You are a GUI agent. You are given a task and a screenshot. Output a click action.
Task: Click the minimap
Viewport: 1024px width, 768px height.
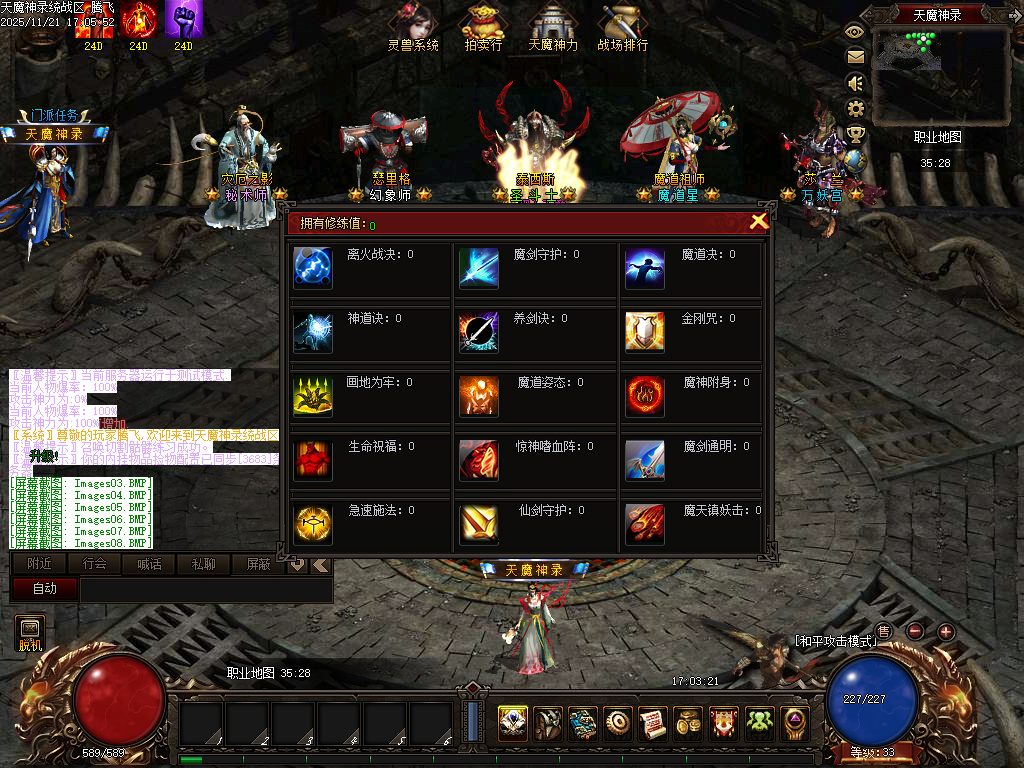coord(938,73)
